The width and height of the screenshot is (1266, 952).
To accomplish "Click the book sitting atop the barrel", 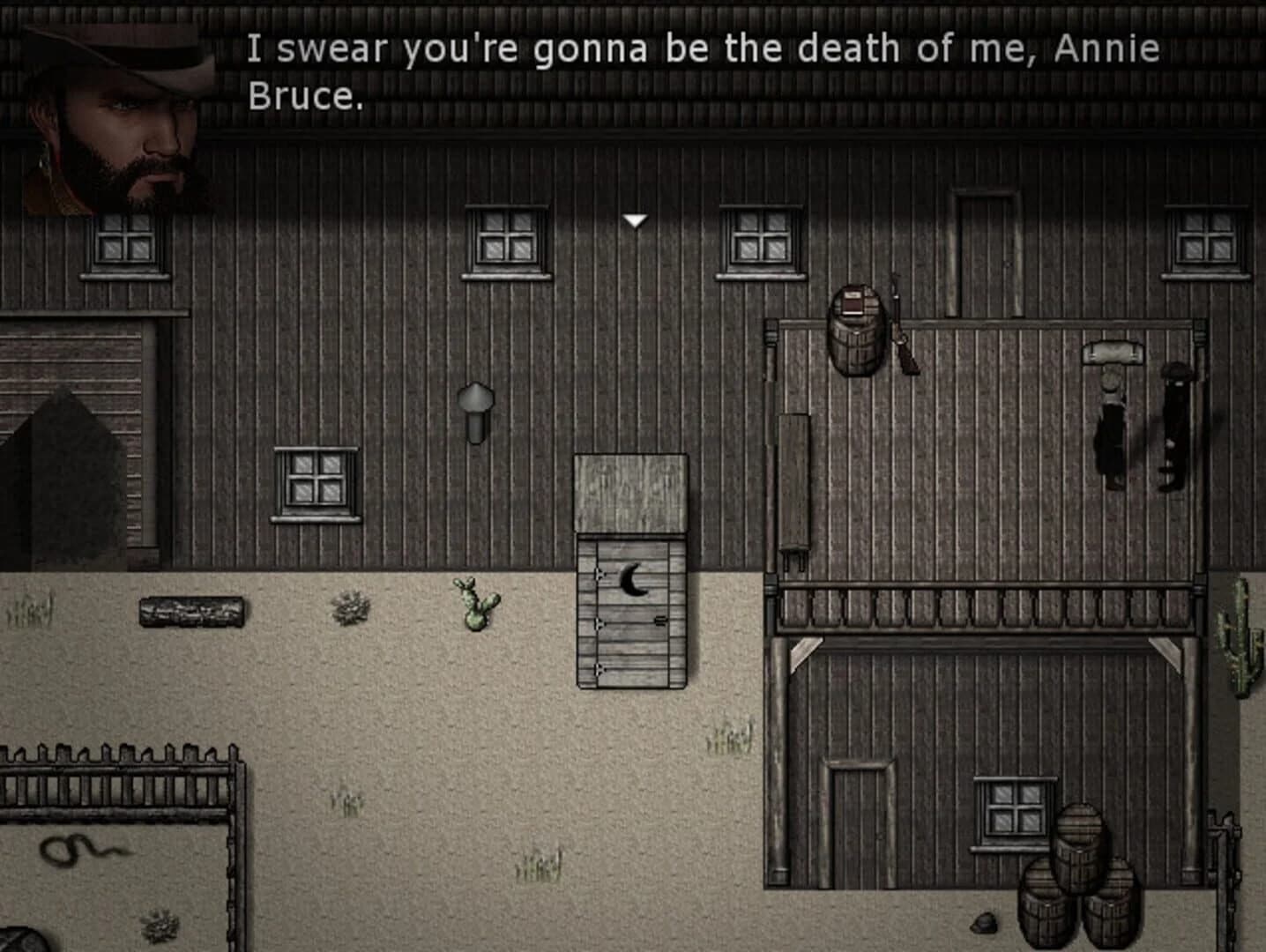I will (854, 300).
